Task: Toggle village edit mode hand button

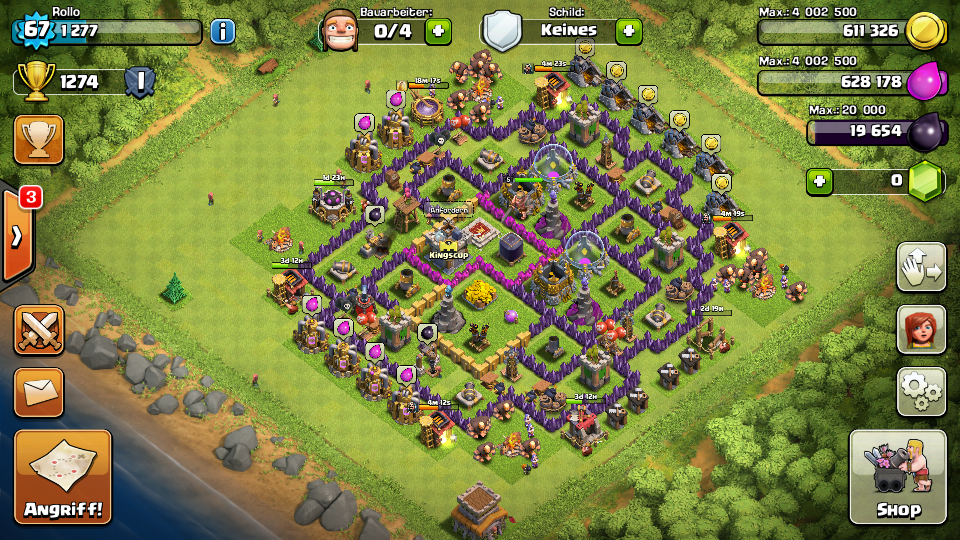Action: click(x=921, y=267)
